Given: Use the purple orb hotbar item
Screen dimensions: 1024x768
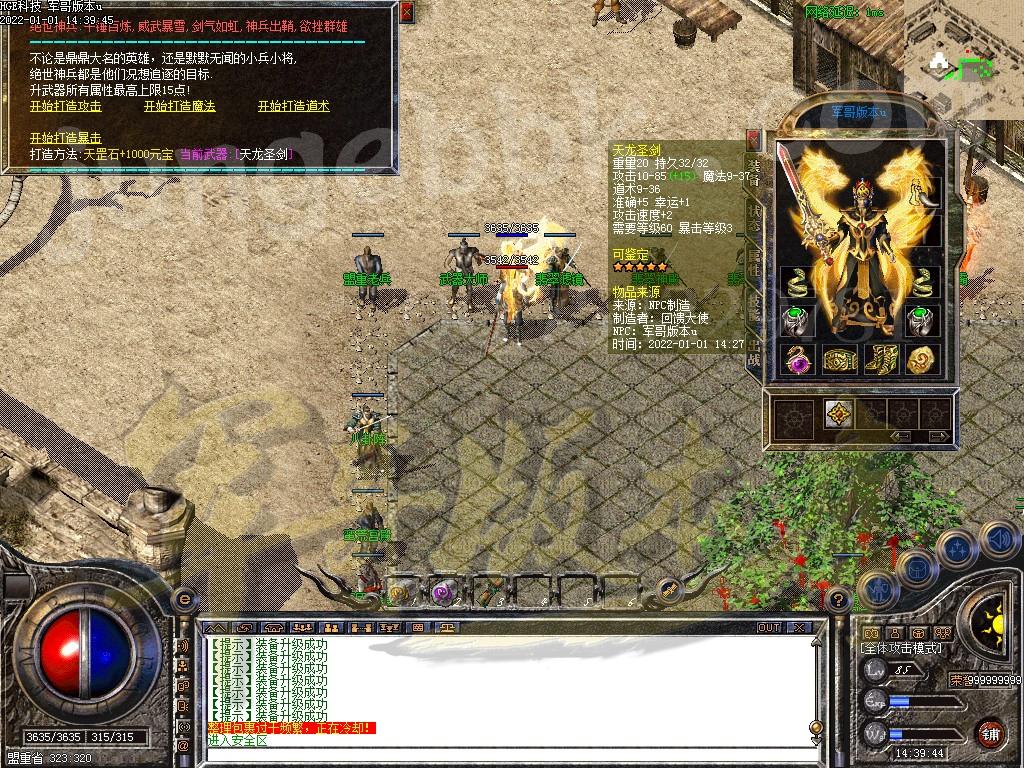Looking at the screenshot, I should click(x=441, y=592).
